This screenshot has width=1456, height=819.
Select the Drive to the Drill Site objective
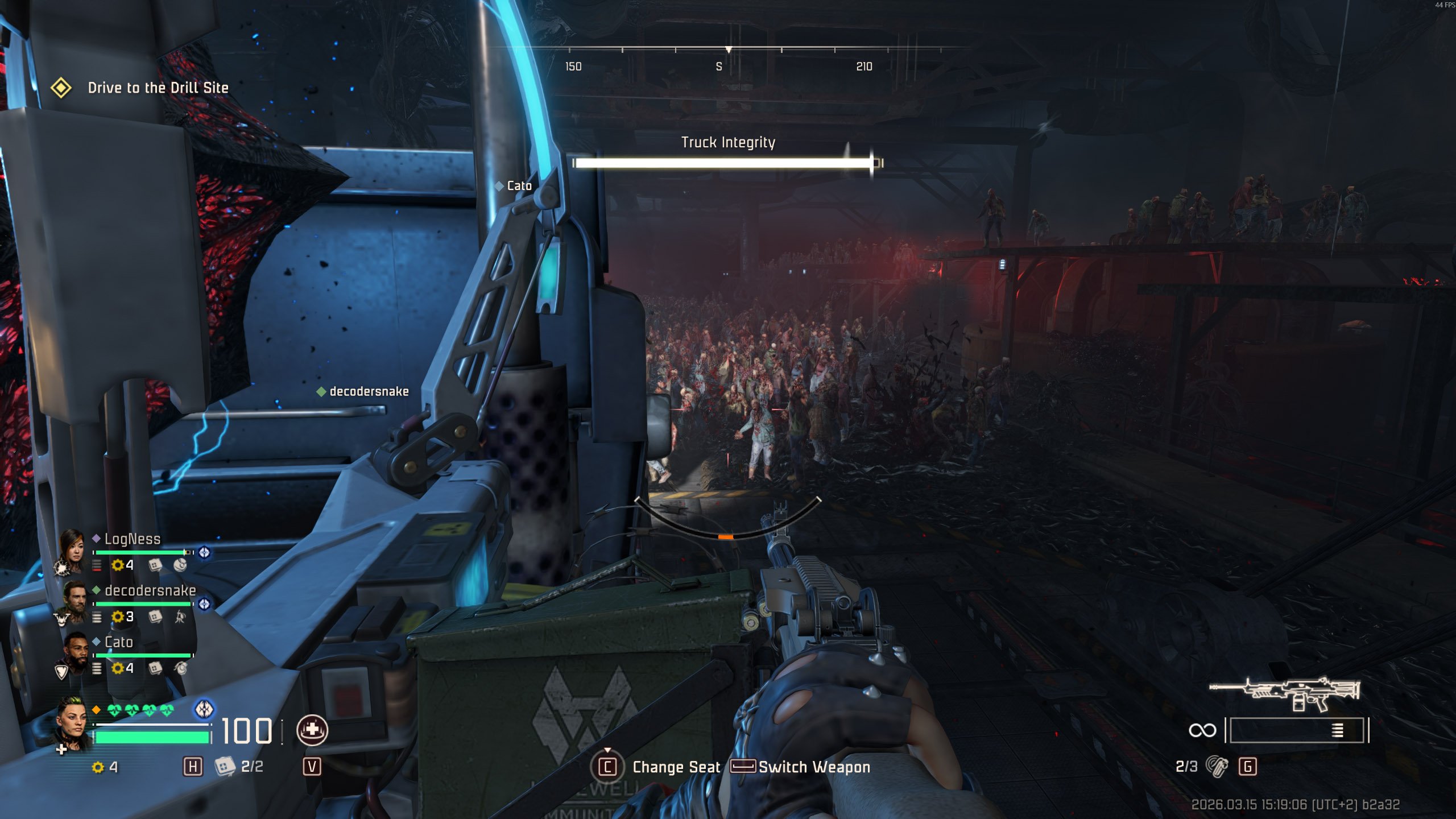point(158,88)
